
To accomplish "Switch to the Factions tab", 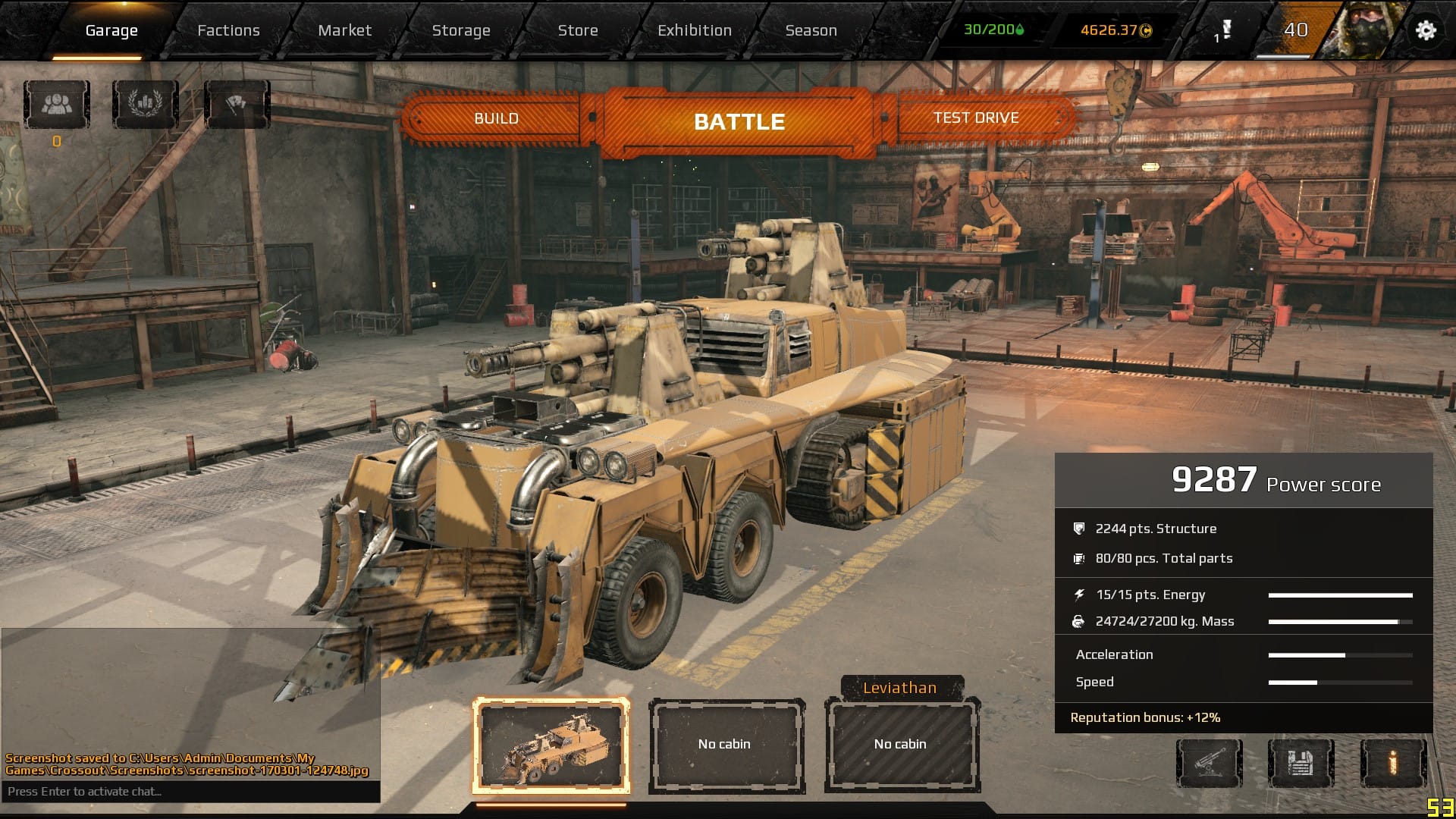I will [228, 30].
